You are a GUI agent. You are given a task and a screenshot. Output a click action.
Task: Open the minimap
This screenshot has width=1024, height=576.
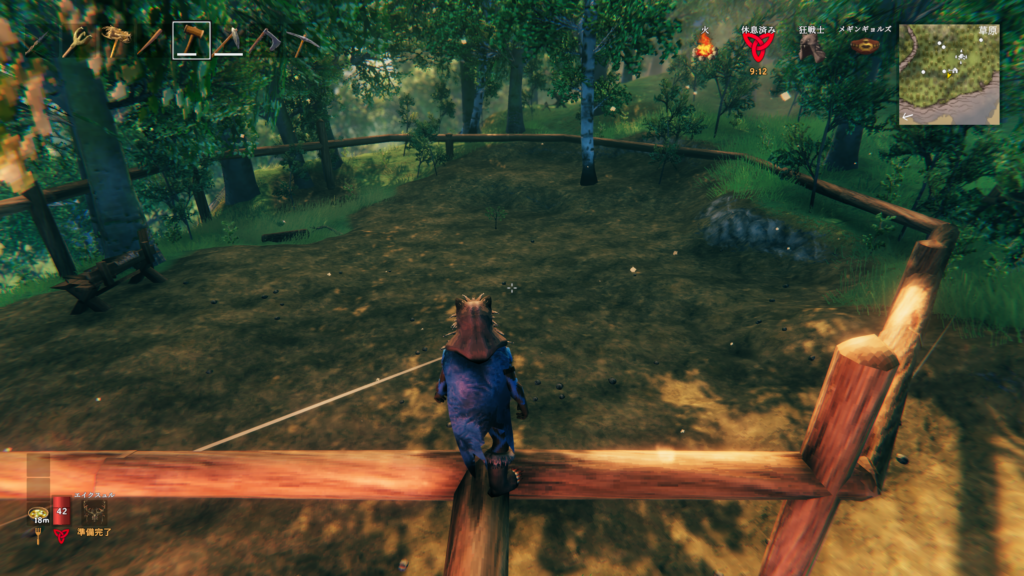point(948,74)
